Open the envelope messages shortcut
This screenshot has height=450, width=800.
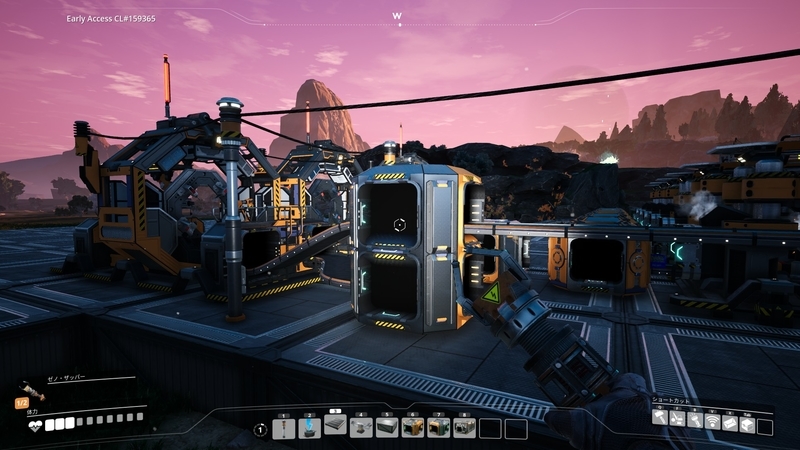[x=729, y=418]
